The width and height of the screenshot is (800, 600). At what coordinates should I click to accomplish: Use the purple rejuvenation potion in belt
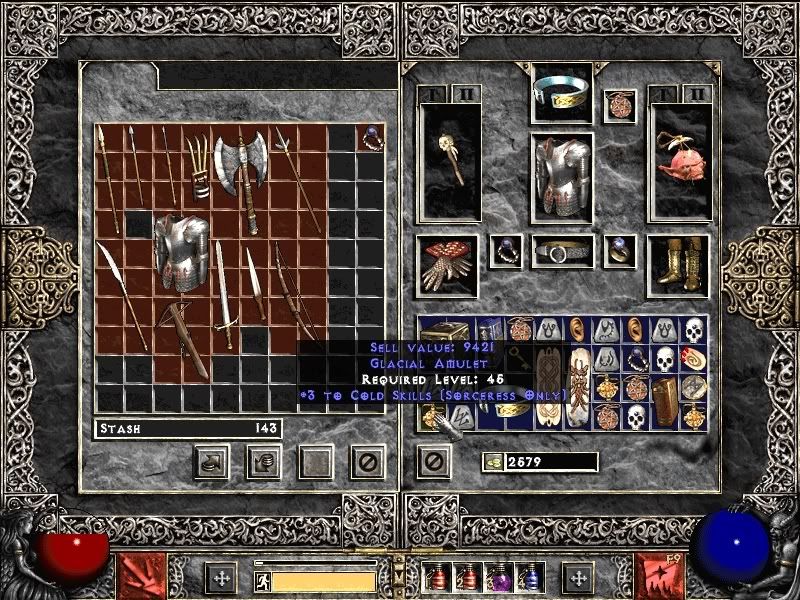click(497, 578)
